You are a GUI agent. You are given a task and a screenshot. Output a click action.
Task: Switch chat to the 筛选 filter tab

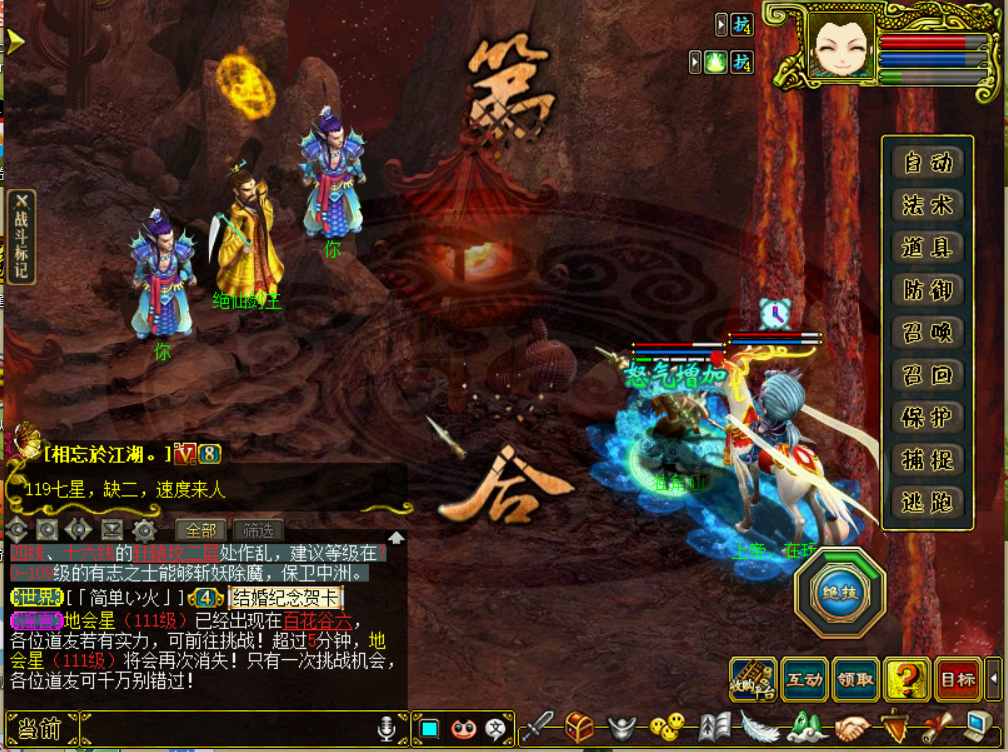pos(258,530)
